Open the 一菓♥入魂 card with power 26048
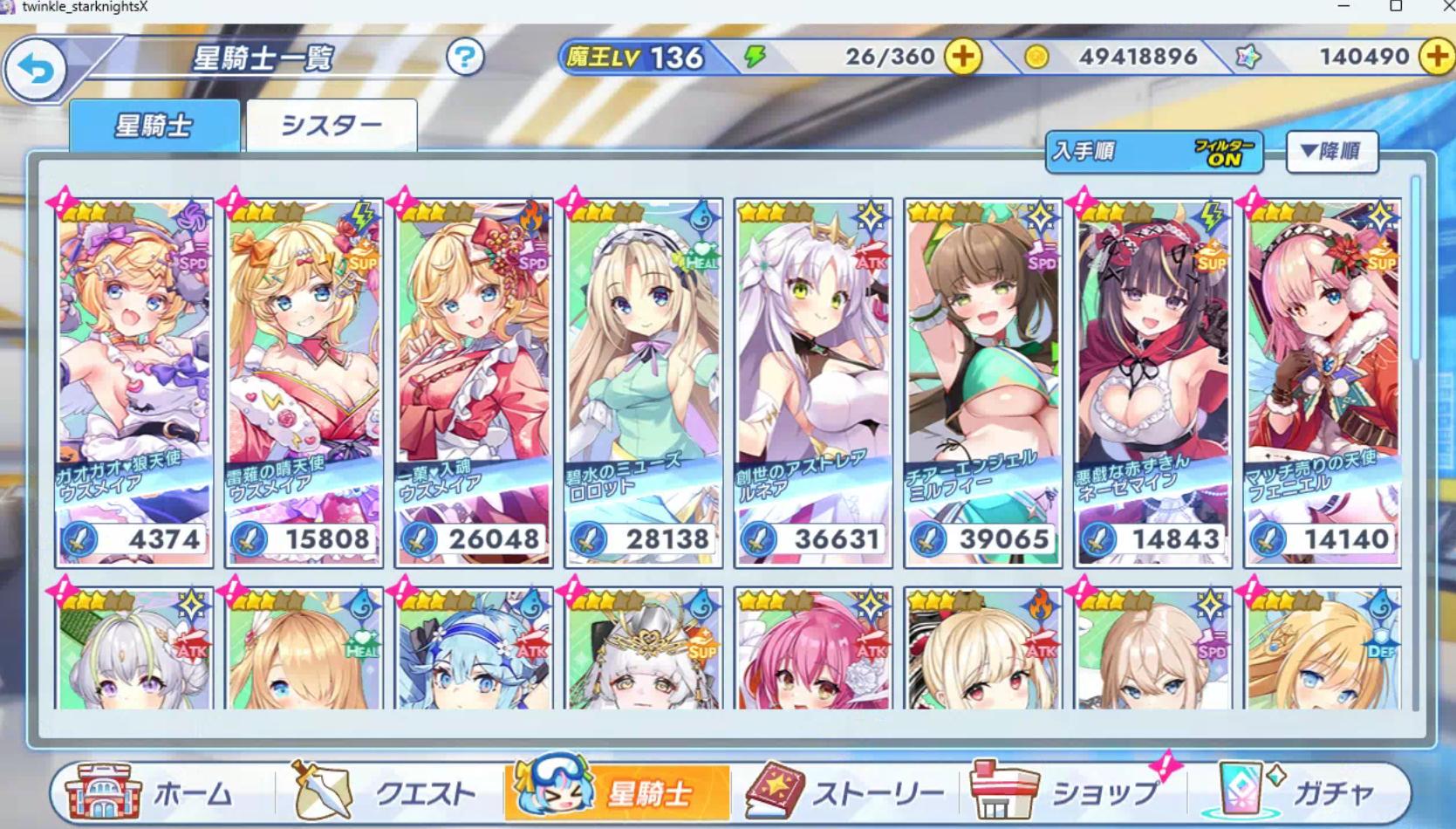The height and width of the screenshot is (829, 1456). tap(474, 382)
